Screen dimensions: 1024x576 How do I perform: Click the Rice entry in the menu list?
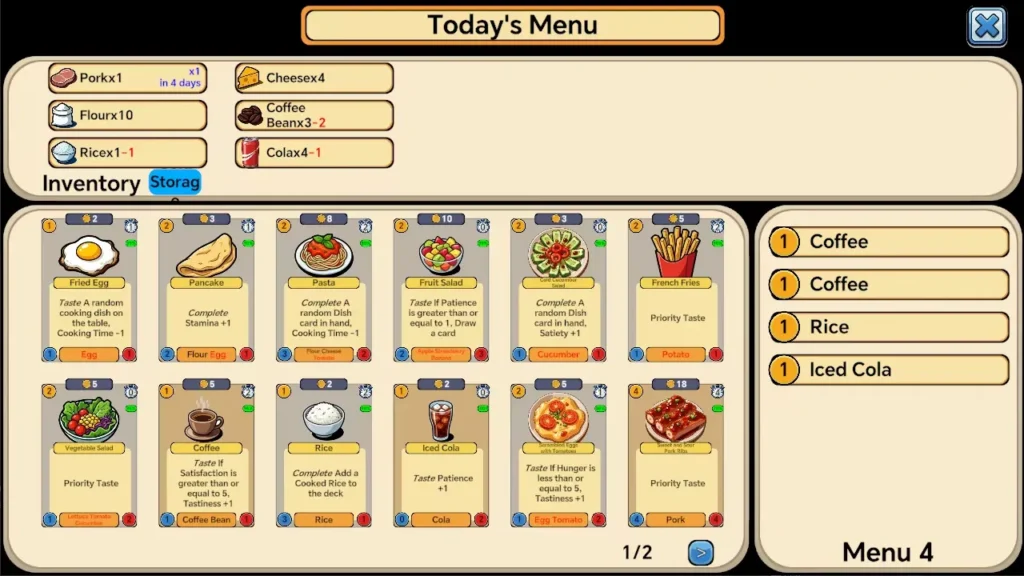[888, 327]
